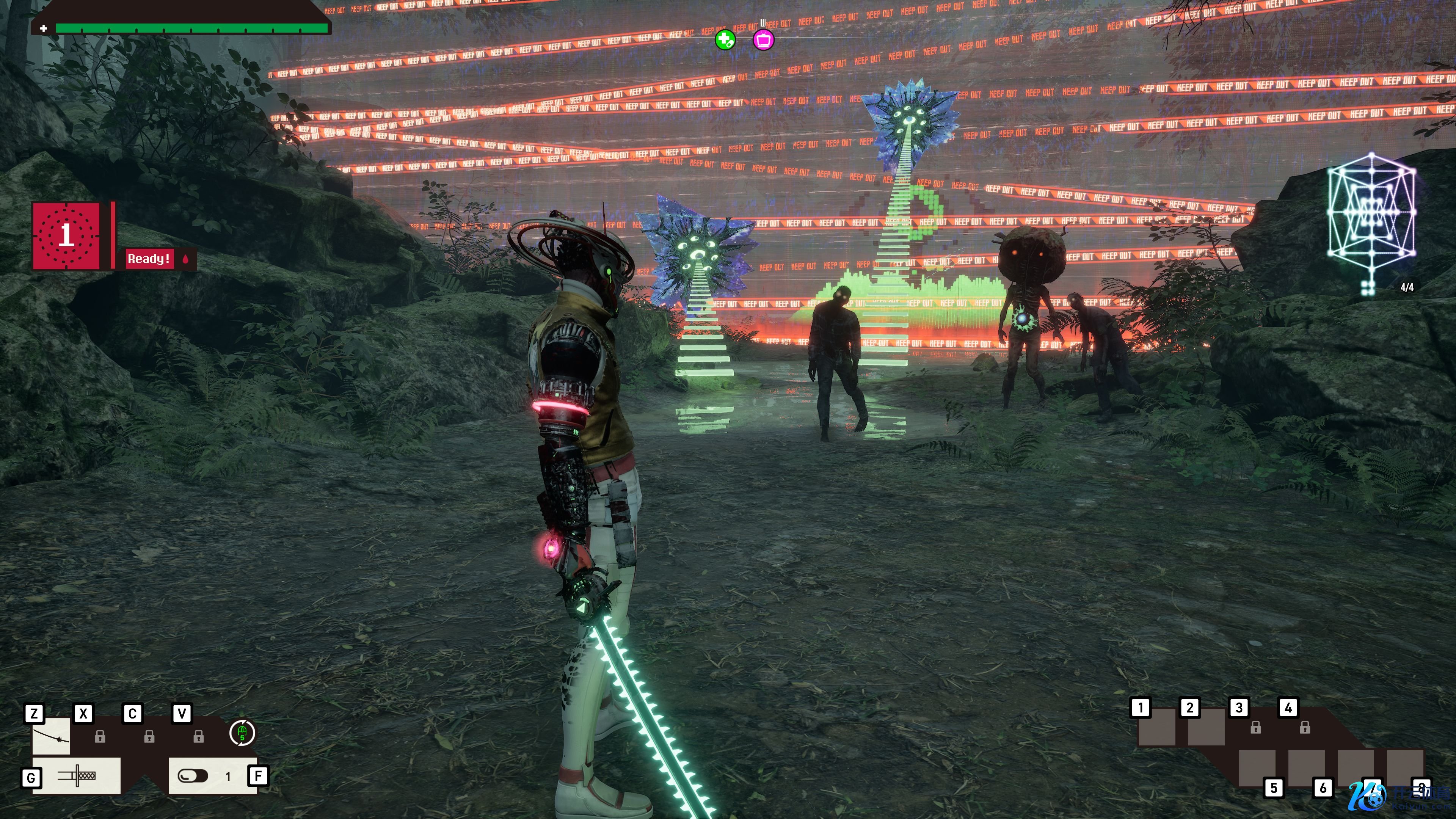Open the glowing hypercube wireframe icon
This screenshot has width=1456, height=819.
pyautogui.click(x=1371, y=212)
